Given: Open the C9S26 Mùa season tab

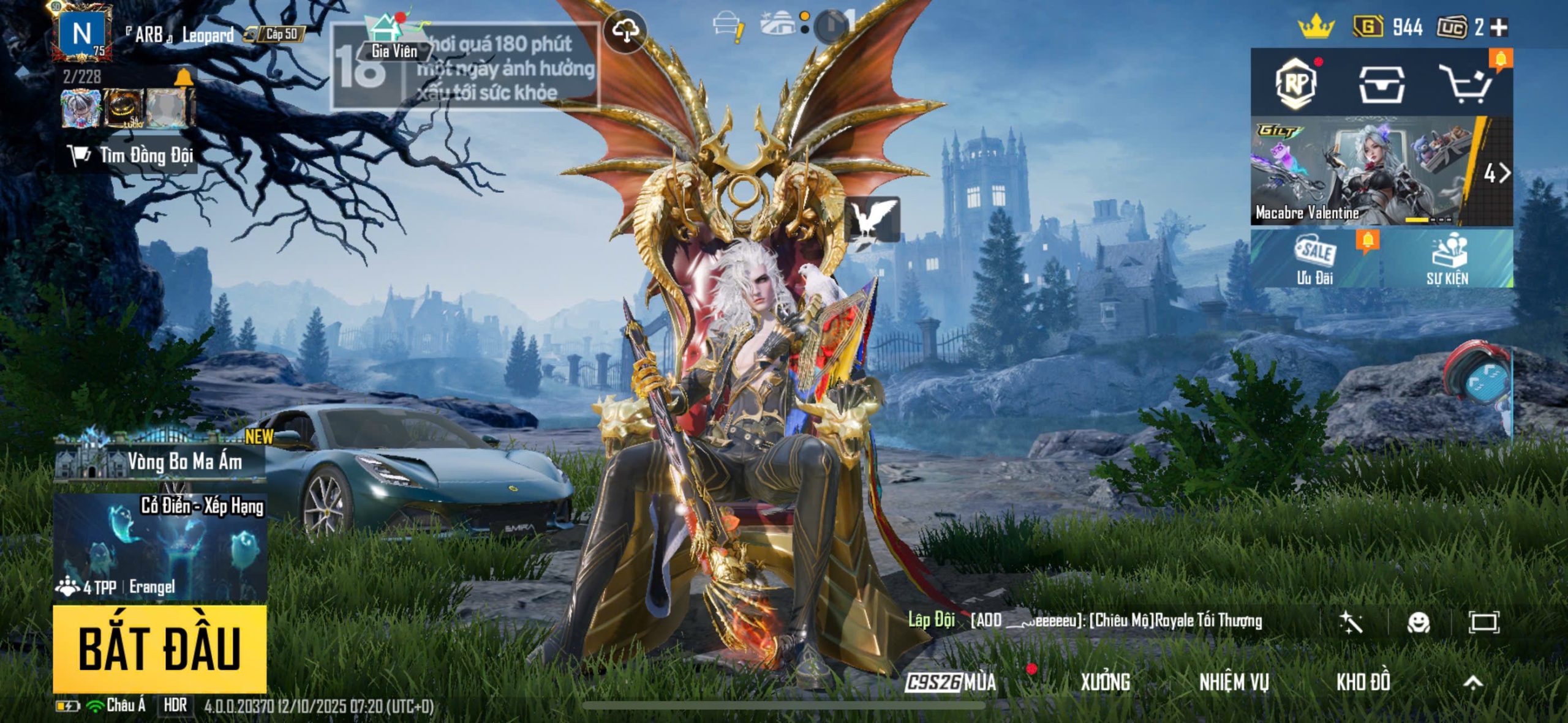Looking at the screenshot, I should coord(951,682).
